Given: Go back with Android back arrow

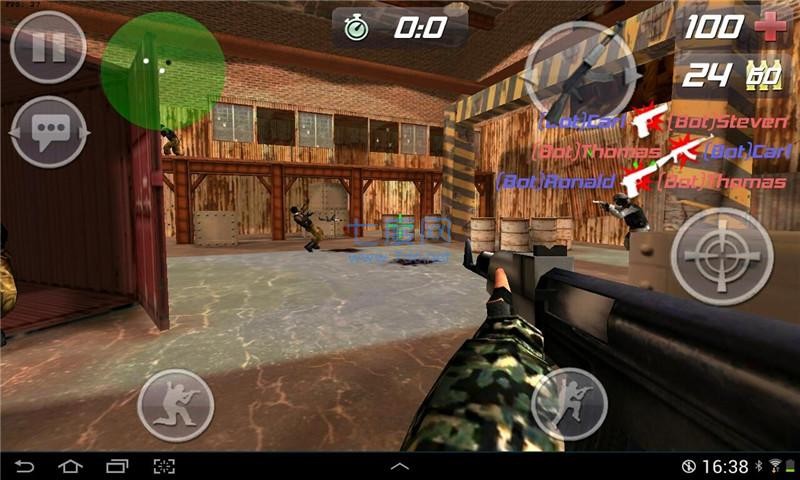Looking at the screenshot, I should click(24, 466).
